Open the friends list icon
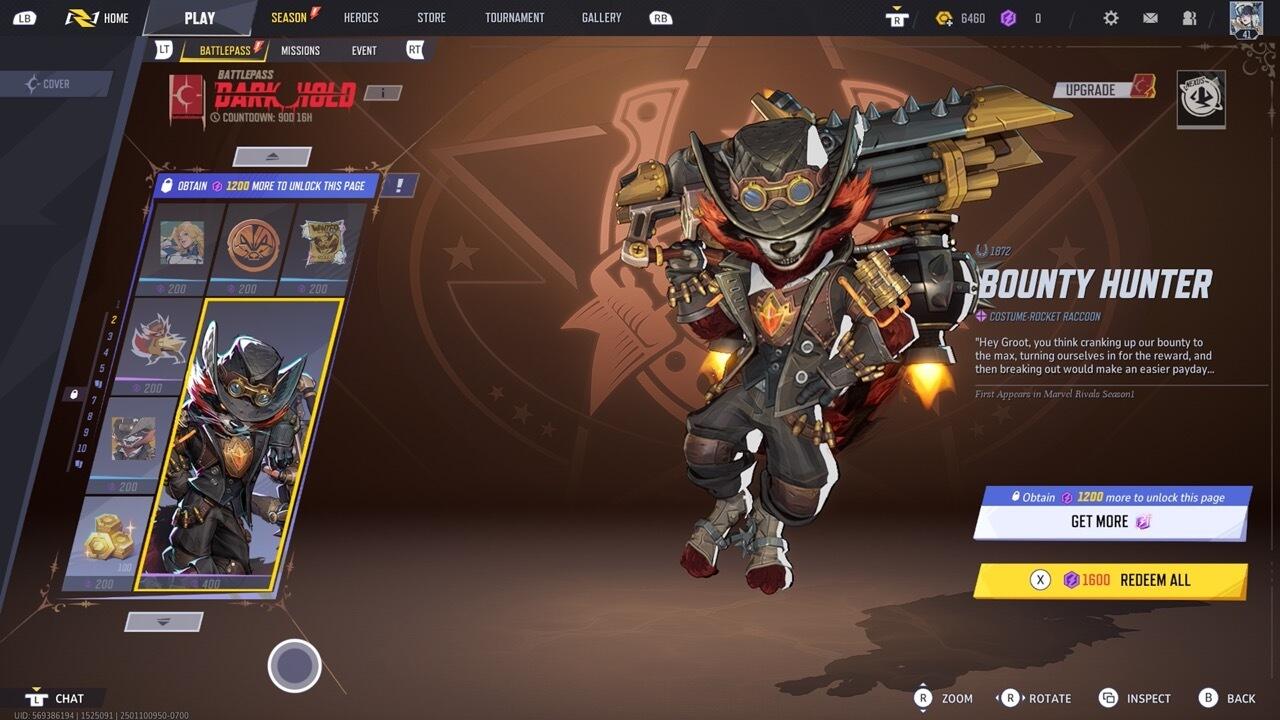Image resolution: width=1280 pixels, height=720 pixels. click(x=1189, y=18)
